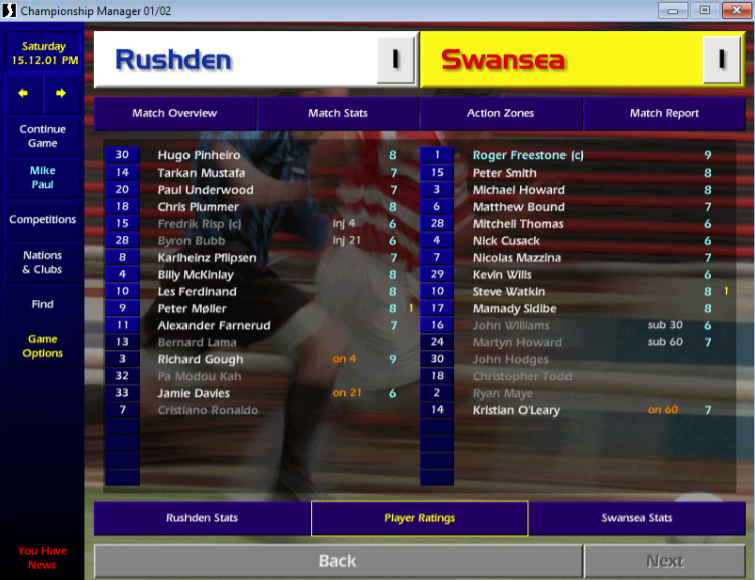755x580 pixels.
Task: Open Game Options
Action: pos(43,346)
